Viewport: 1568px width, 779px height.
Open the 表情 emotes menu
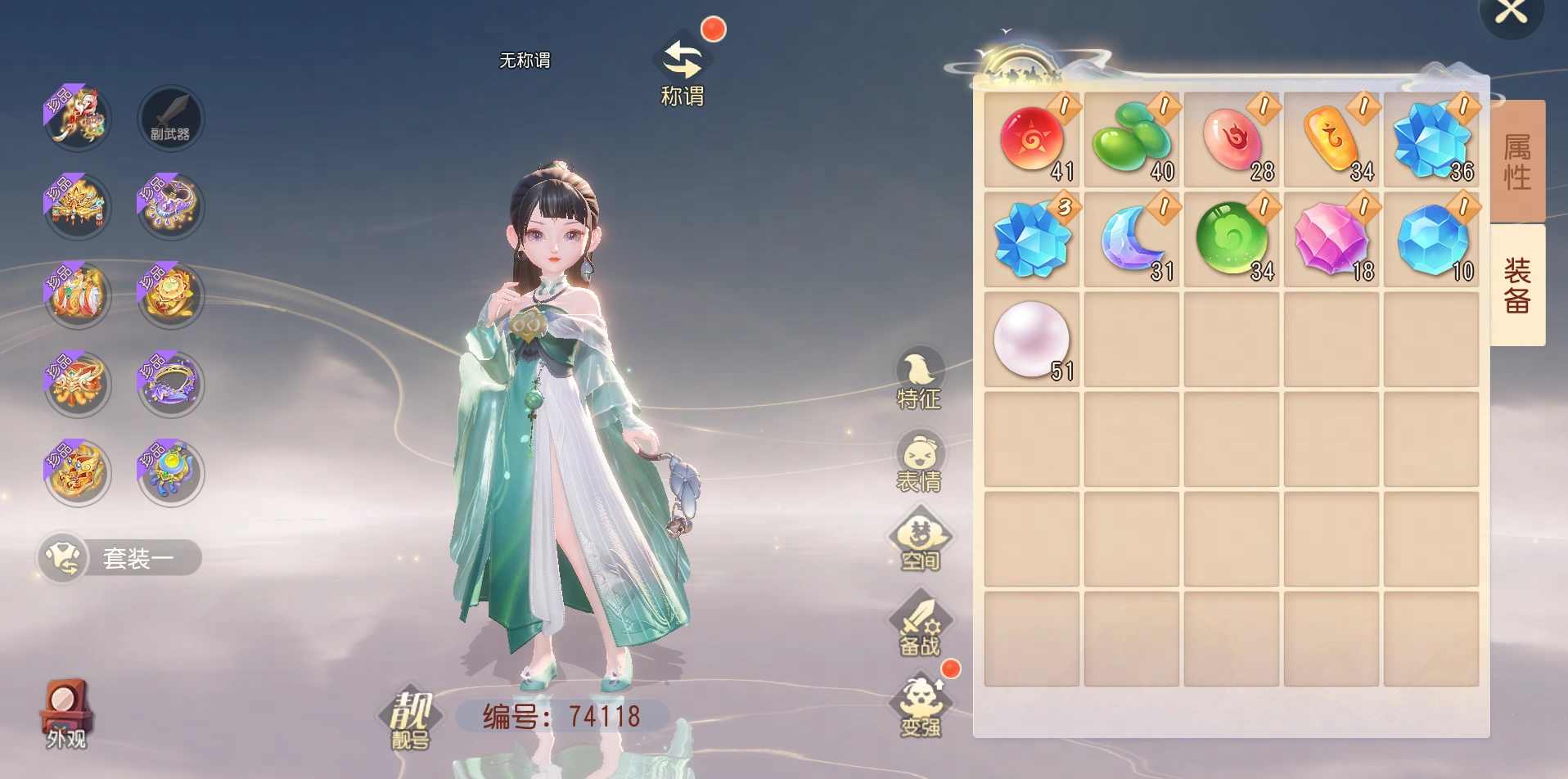[x=919, y=463]
